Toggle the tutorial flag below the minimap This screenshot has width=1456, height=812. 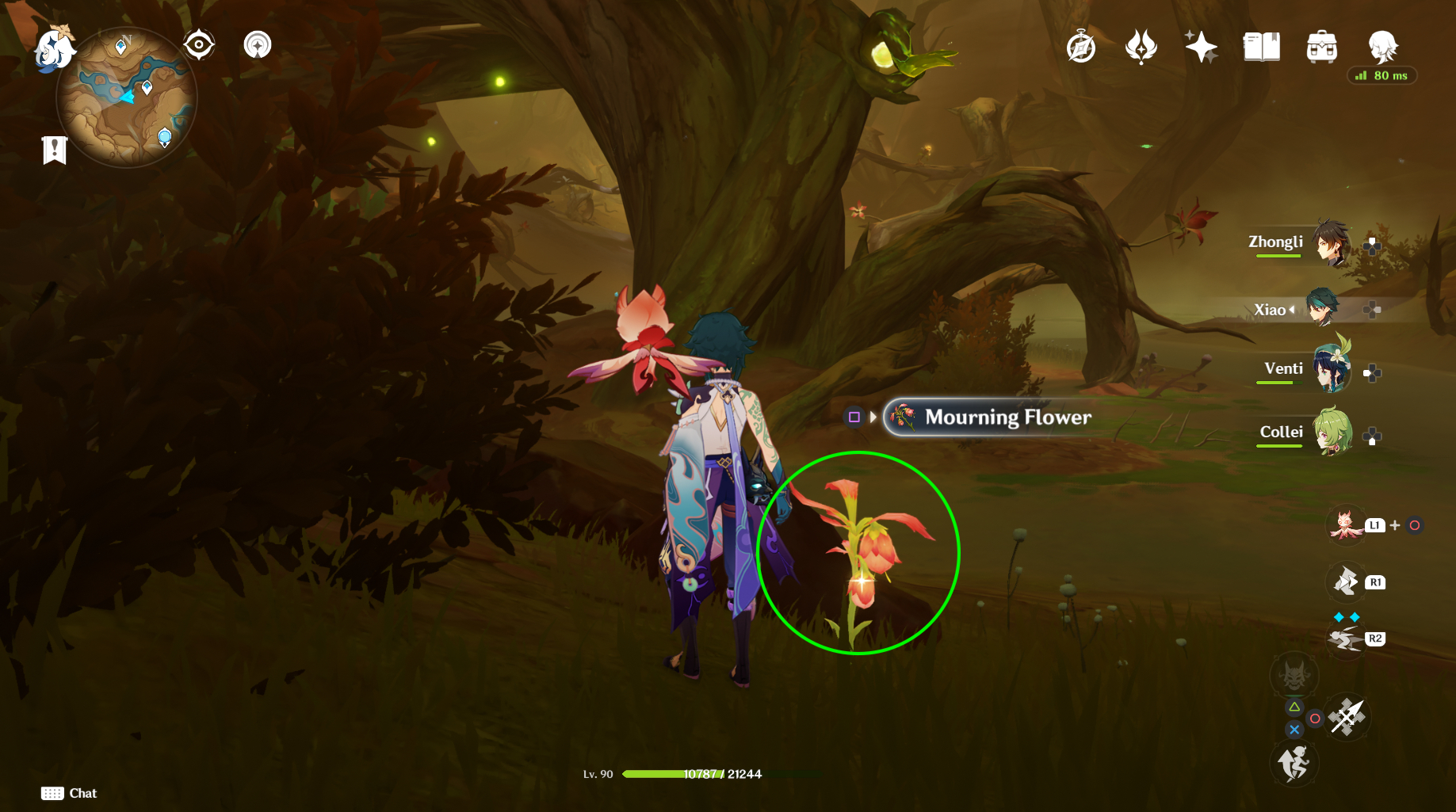coord(52,148)
